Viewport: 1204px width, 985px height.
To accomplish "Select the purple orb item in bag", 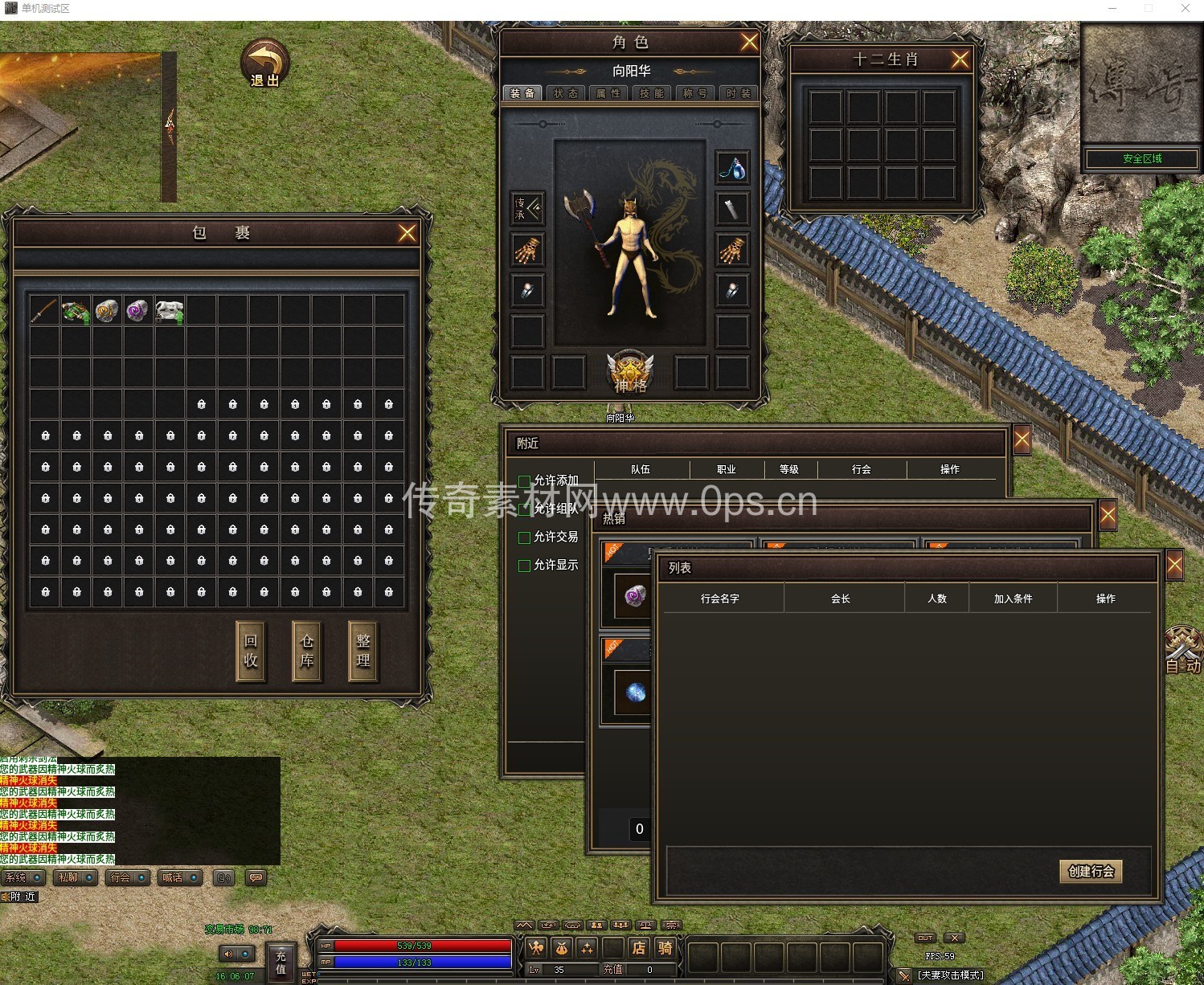I will point(138,310).
